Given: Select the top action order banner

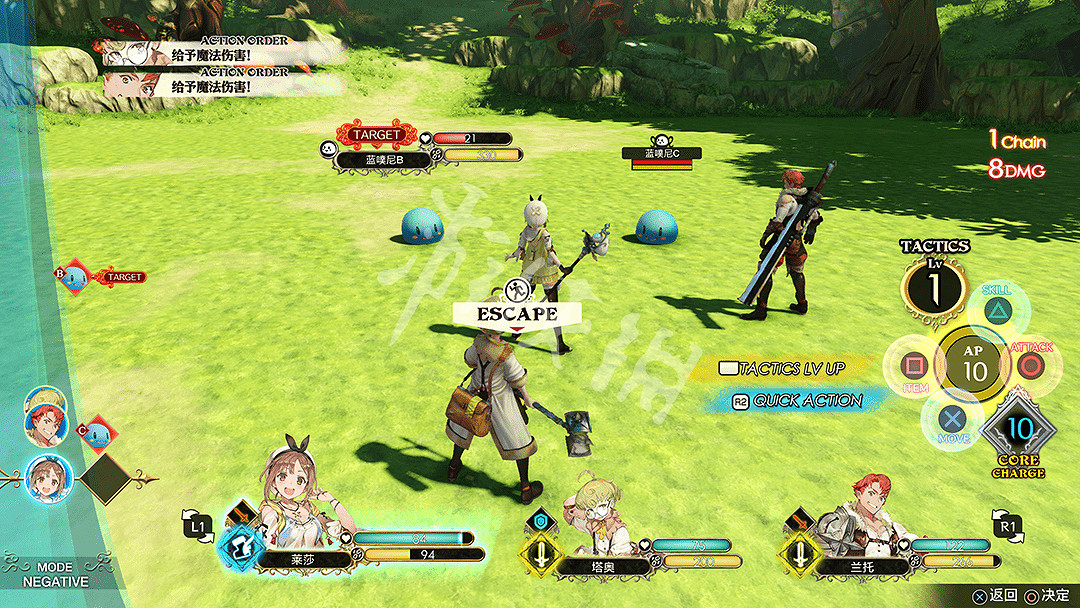Looking at the screenshot, I should (x=220, y=51).
